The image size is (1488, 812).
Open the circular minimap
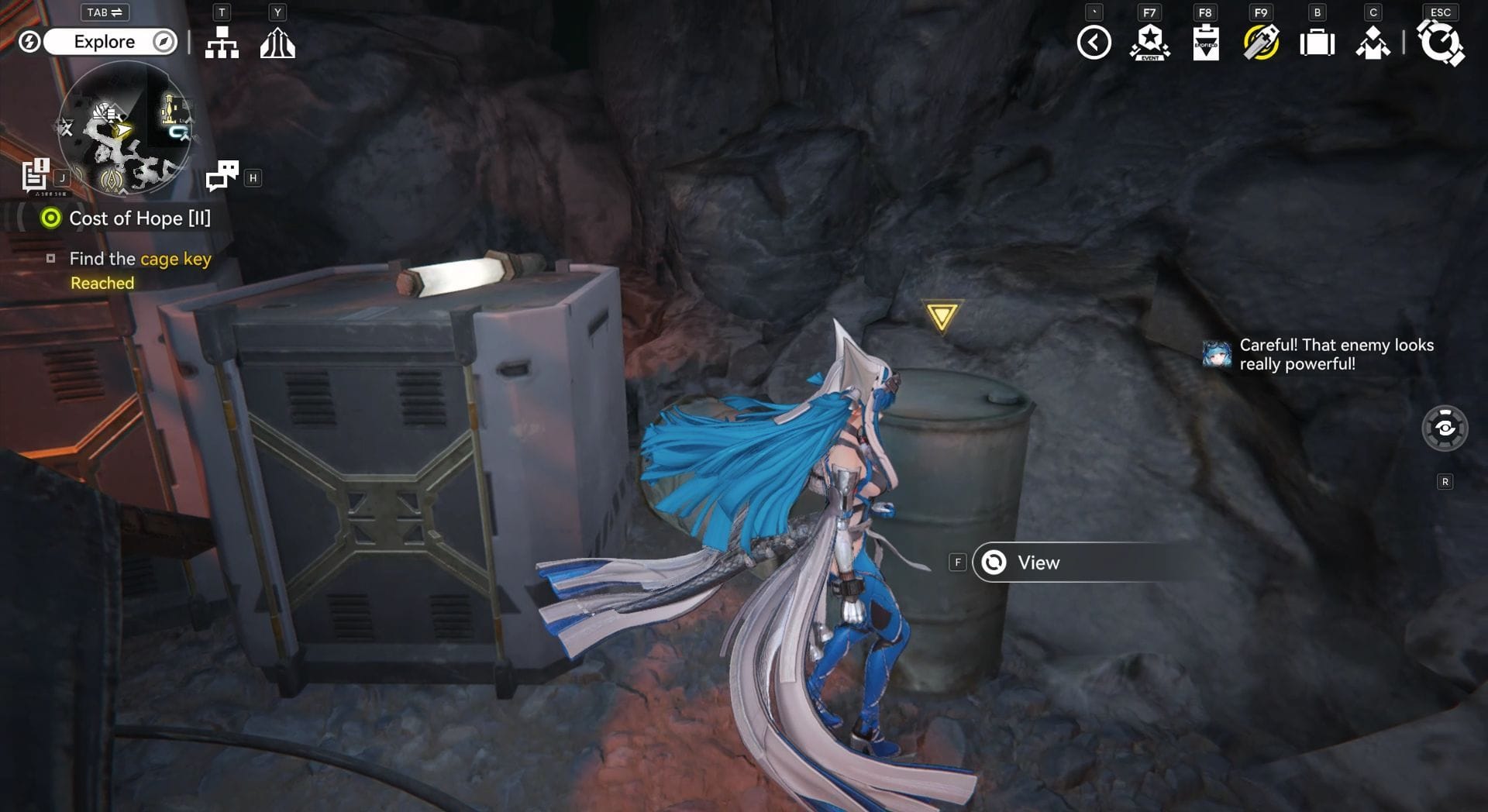[x=125, y=127]
